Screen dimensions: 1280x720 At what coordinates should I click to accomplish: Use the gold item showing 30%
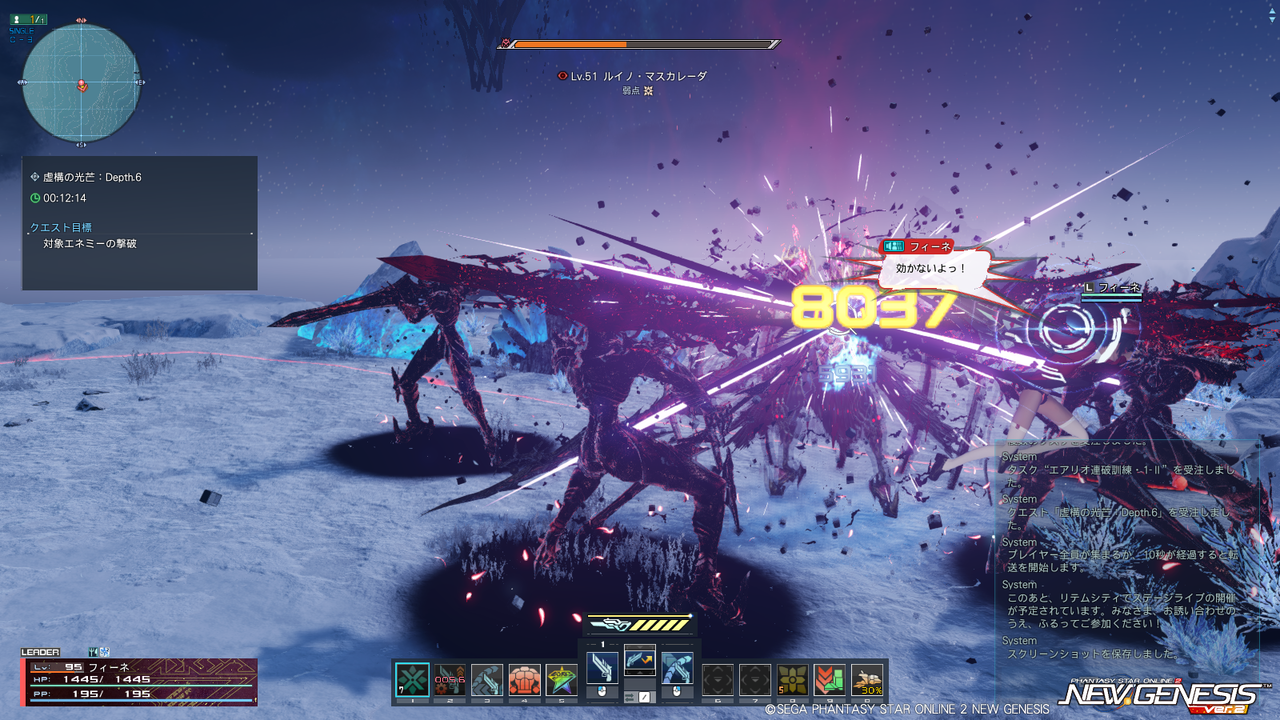pos(867,680)
